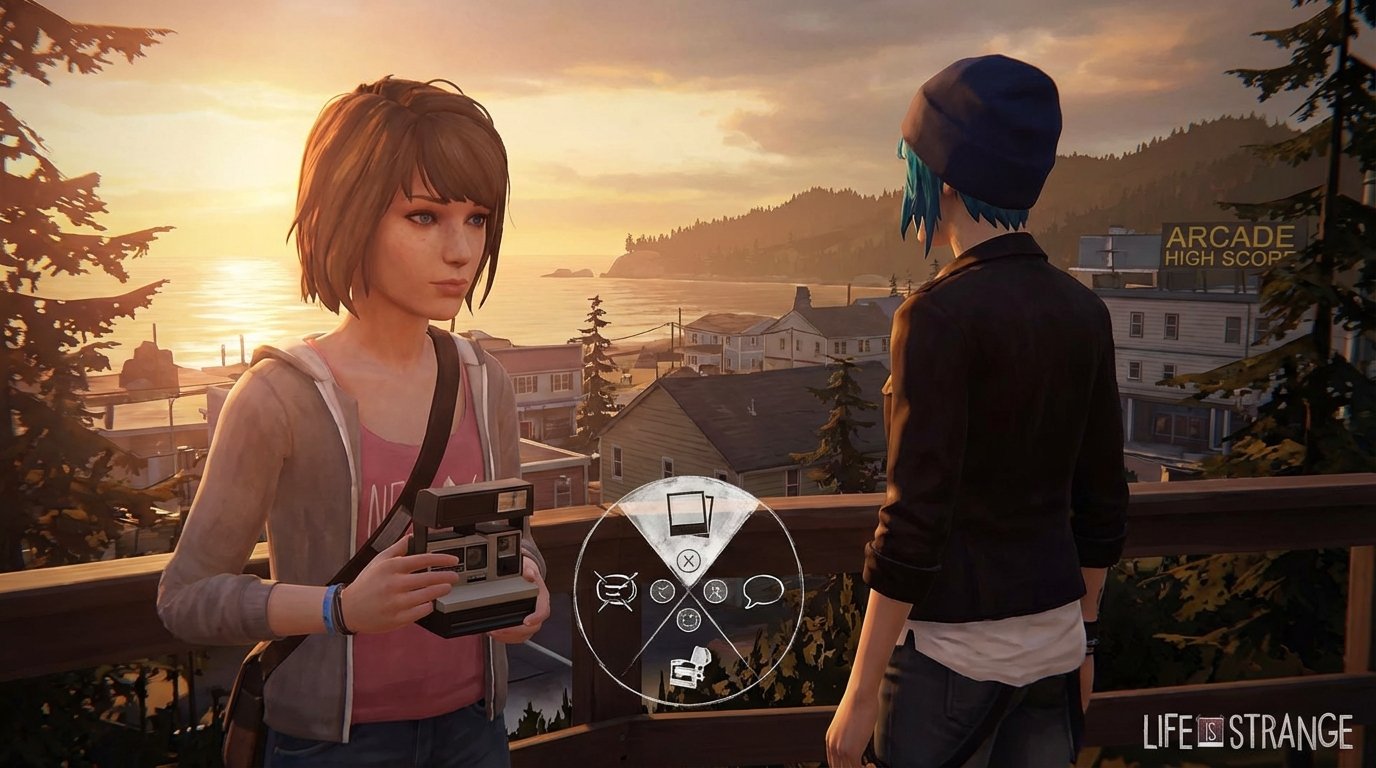Choose the speech bubble talk option
Image resolution: width=1376 pixels, height=768 pixels.
pos(762,591)
